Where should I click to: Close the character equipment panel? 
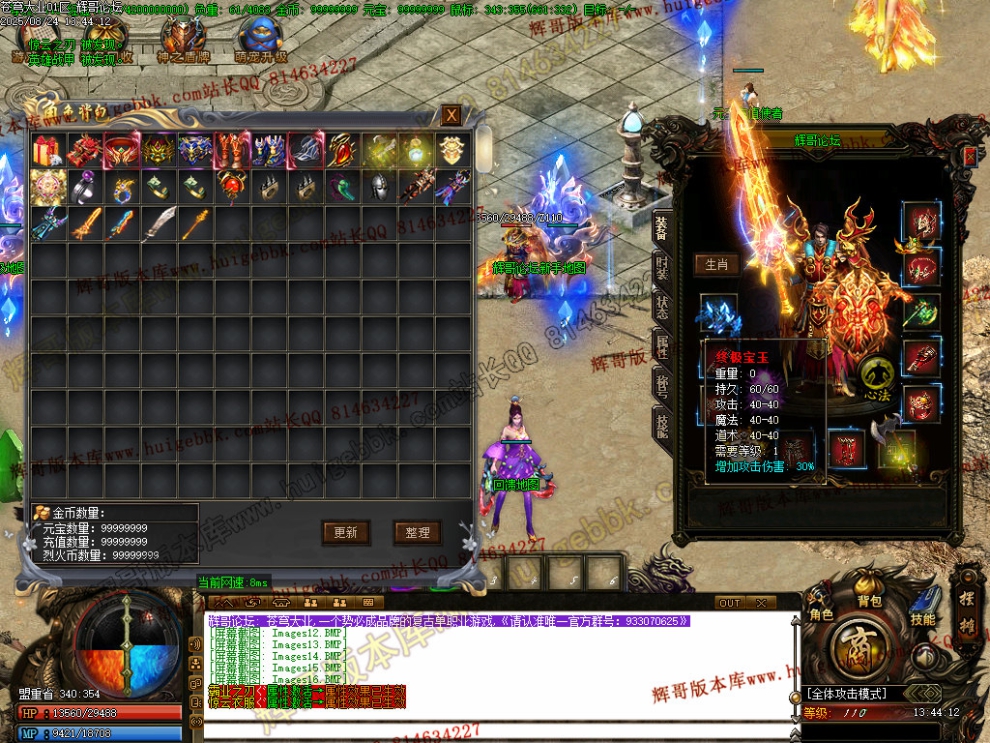coord(968,156)
